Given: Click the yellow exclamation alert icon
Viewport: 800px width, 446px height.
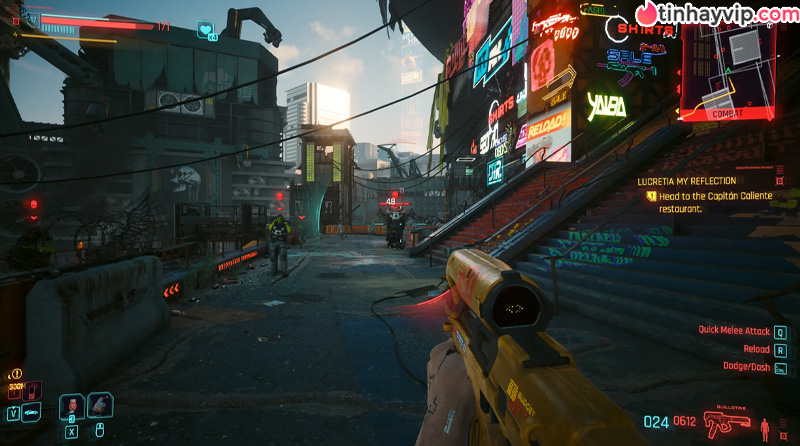Looking at the screenshot, I should pos(16,374).
